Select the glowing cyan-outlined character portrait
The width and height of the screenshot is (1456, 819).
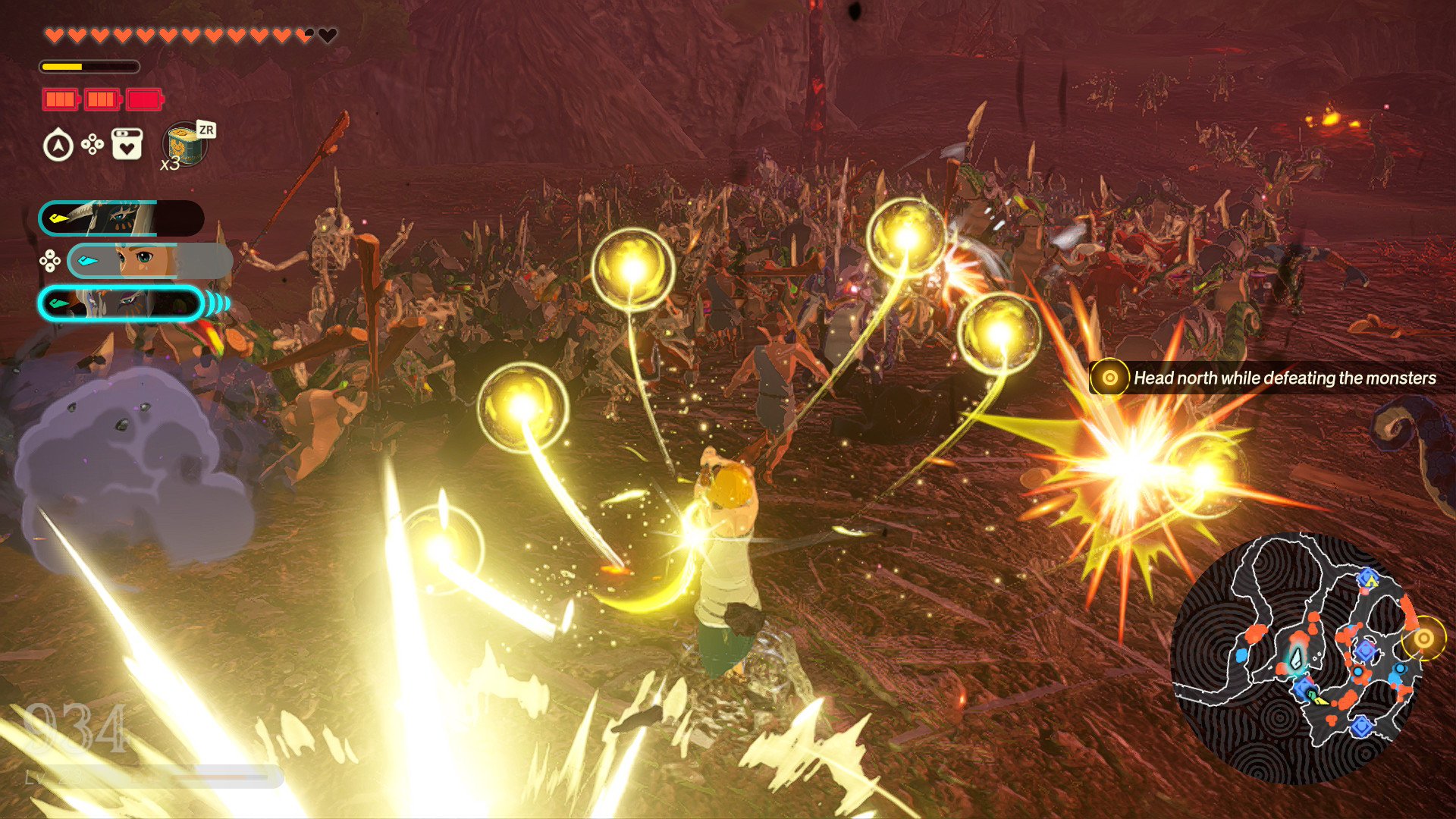(x=121, y=303)
